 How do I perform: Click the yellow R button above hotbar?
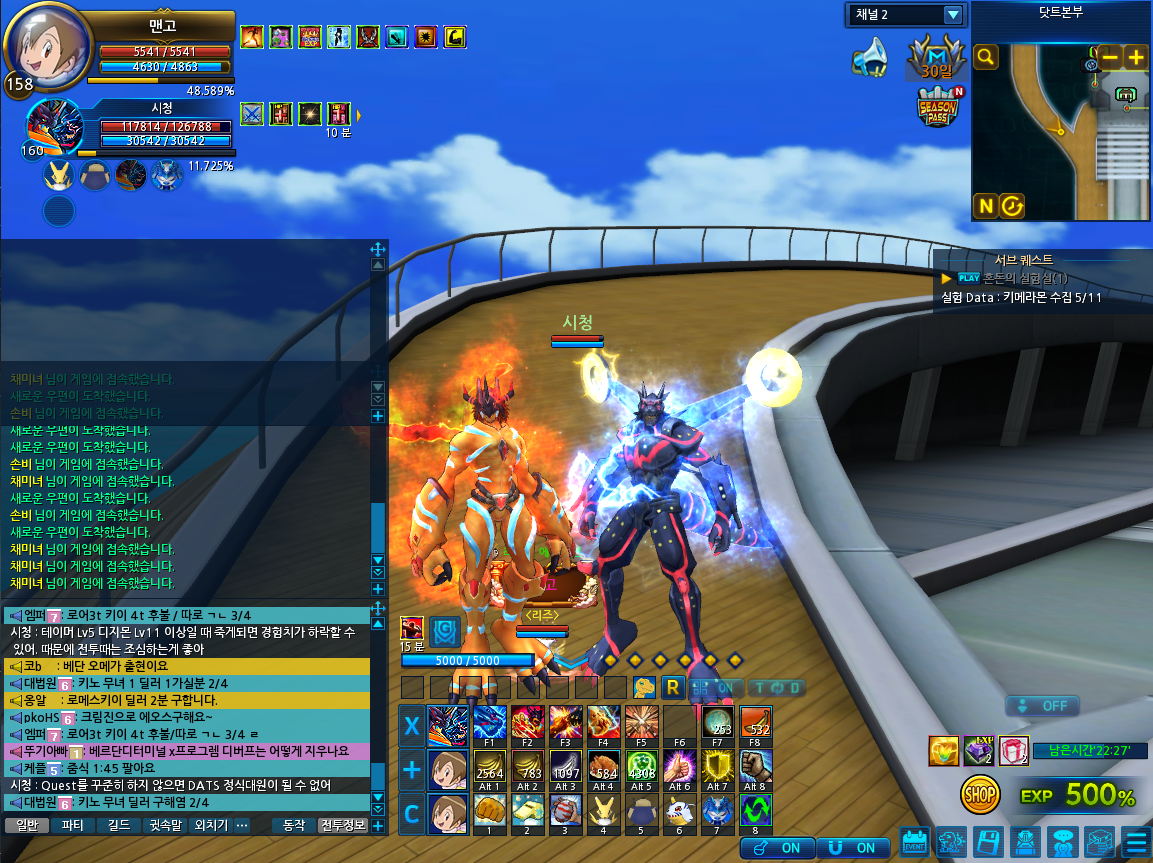[673, 688]
